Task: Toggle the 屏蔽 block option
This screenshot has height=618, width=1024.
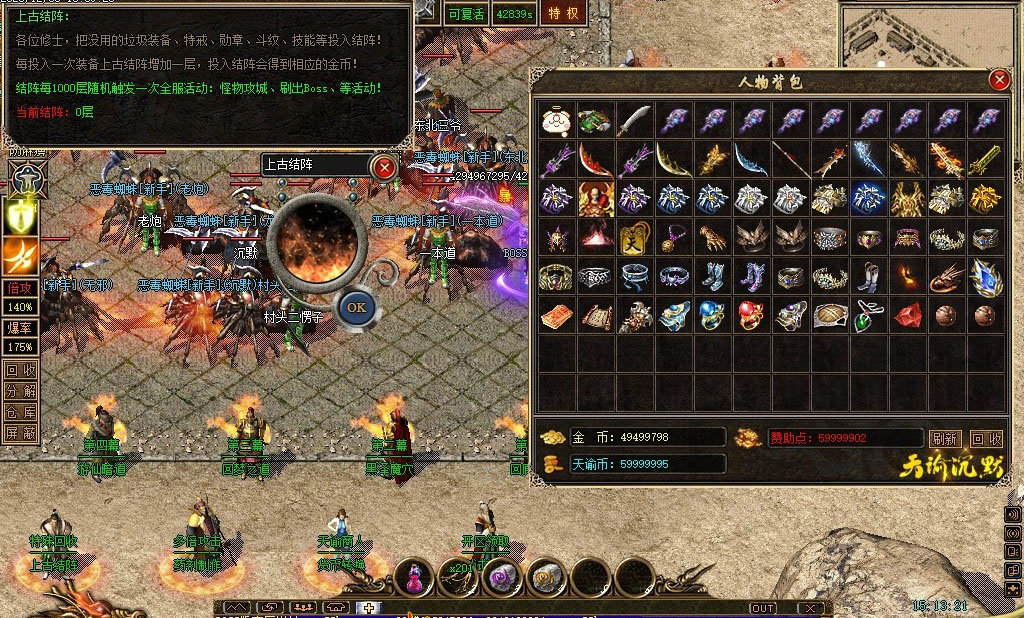Action: click(x=20, y=433)
